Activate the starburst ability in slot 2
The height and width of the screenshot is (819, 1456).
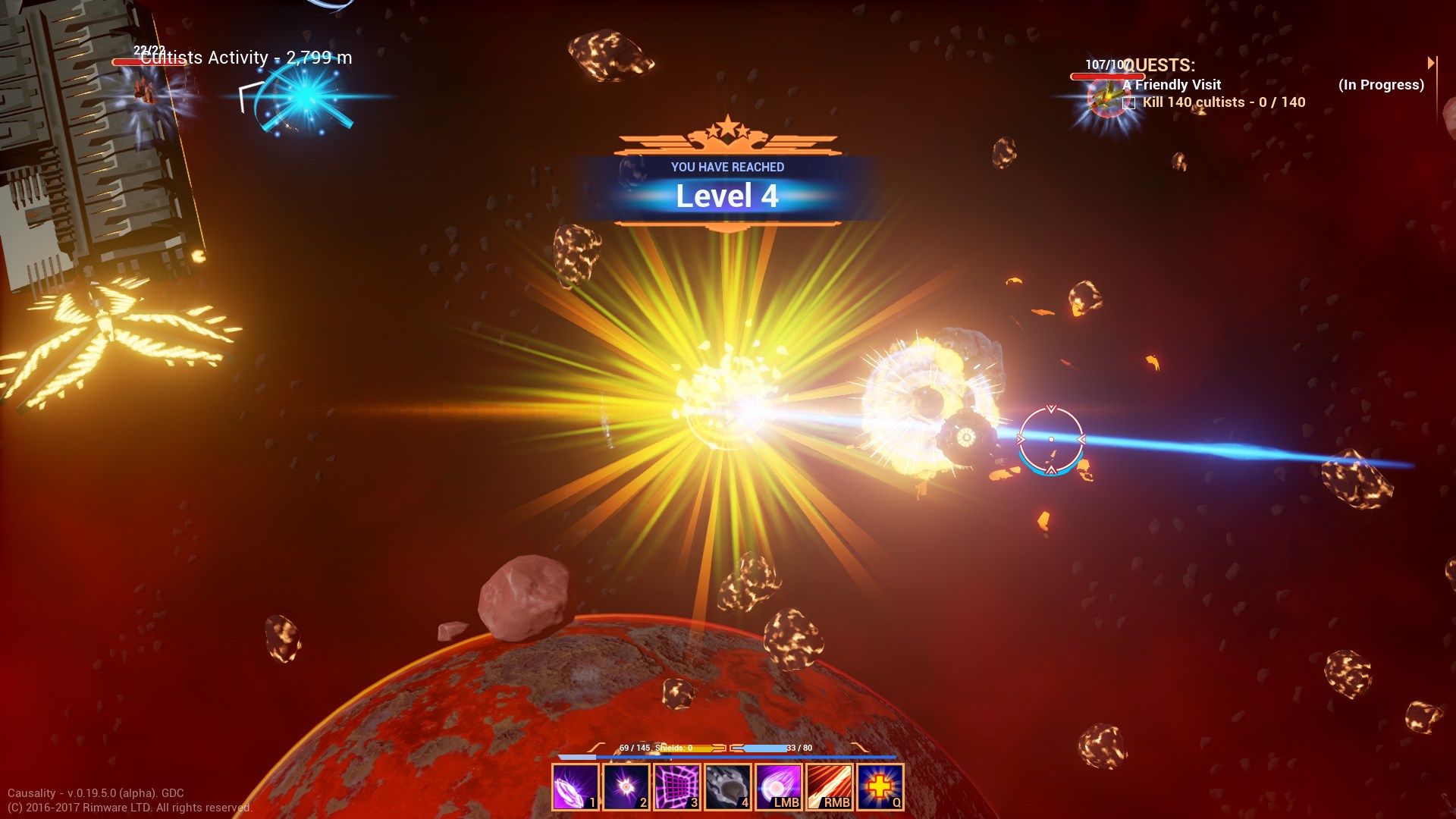coord(625,788)
